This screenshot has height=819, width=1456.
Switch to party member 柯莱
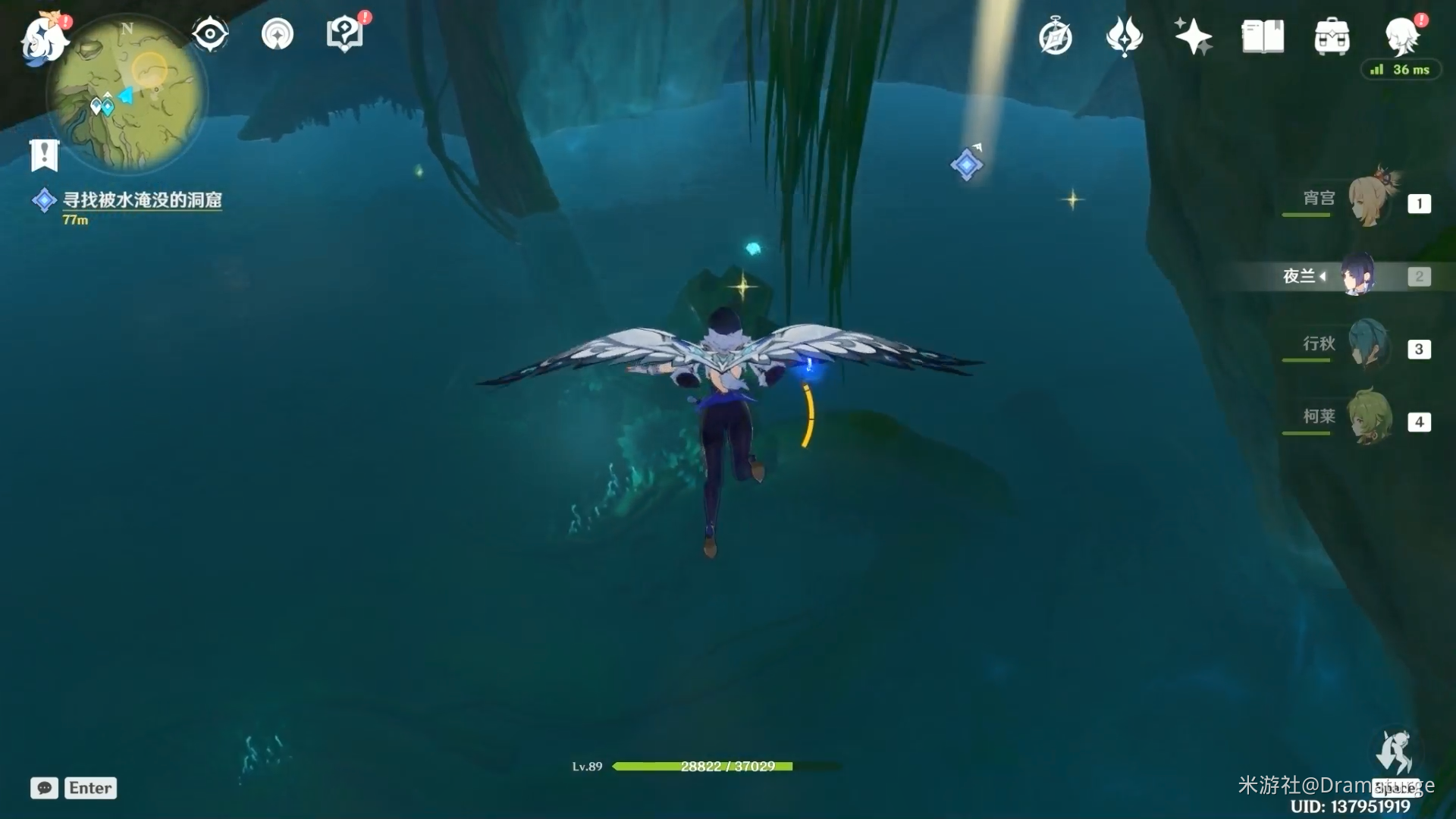1370,418
